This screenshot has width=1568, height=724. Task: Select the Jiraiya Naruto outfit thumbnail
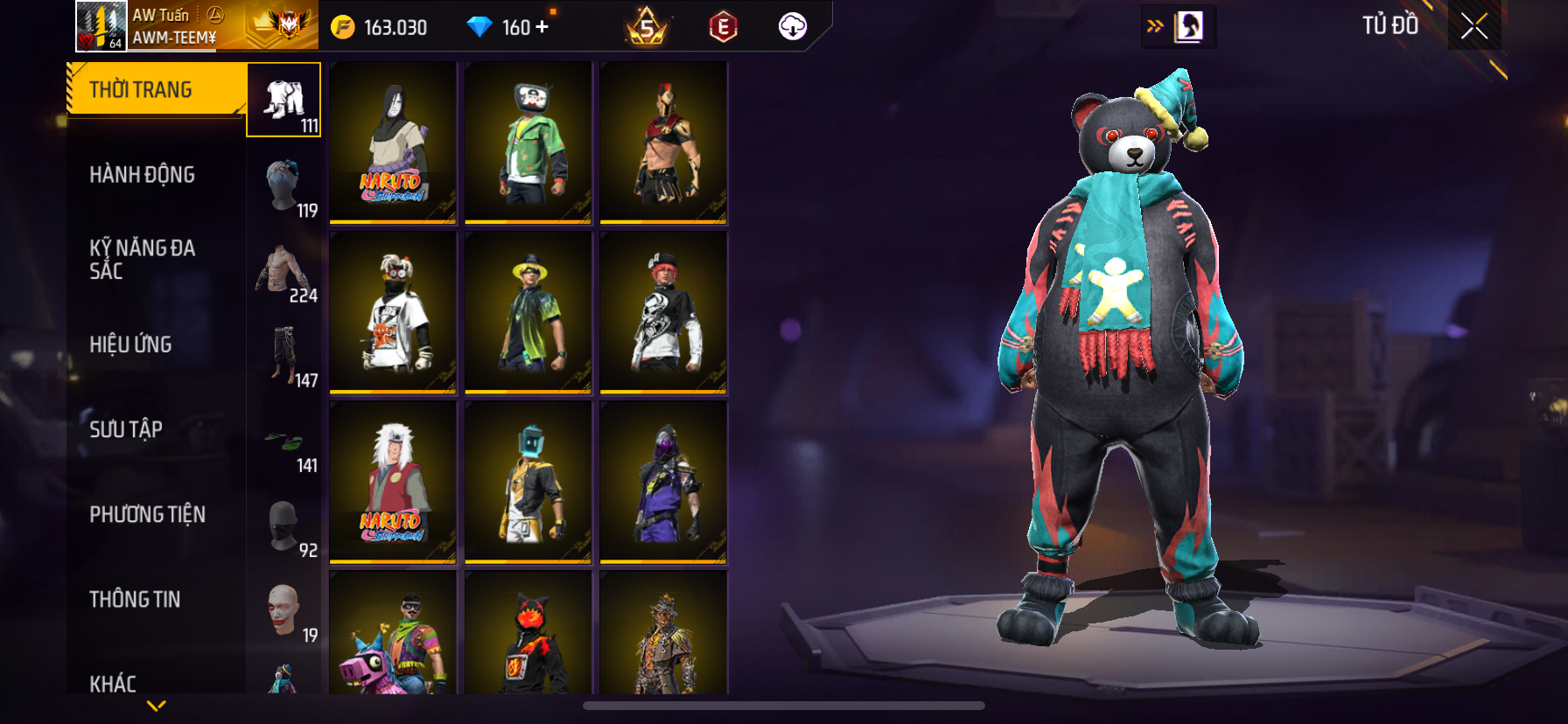[393, 482]
